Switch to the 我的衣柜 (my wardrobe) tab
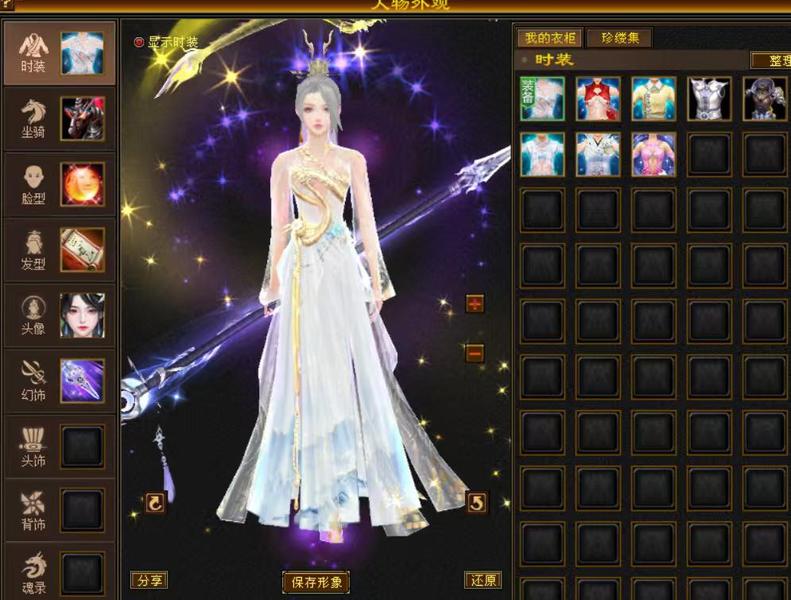The image size is (791, 600). (x=549, y=39)
